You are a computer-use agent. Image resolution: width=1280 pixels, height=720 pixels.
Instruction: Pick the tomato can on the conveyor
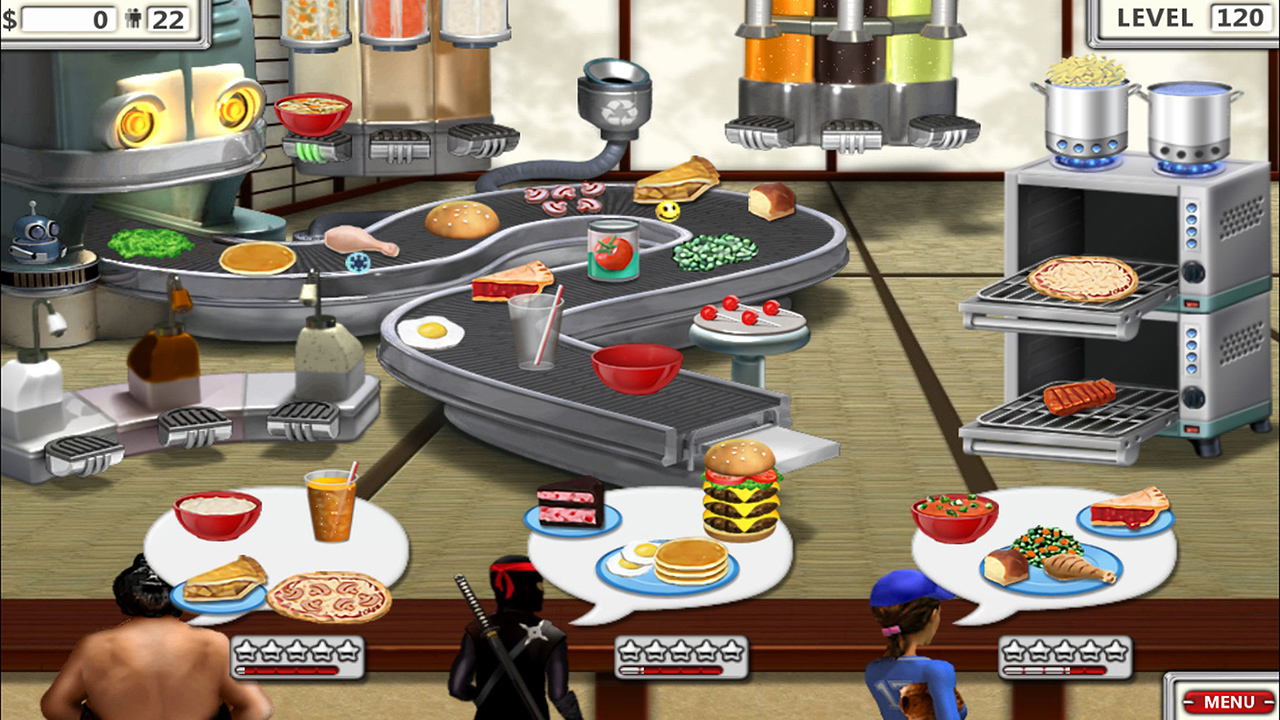click(613, 250)
